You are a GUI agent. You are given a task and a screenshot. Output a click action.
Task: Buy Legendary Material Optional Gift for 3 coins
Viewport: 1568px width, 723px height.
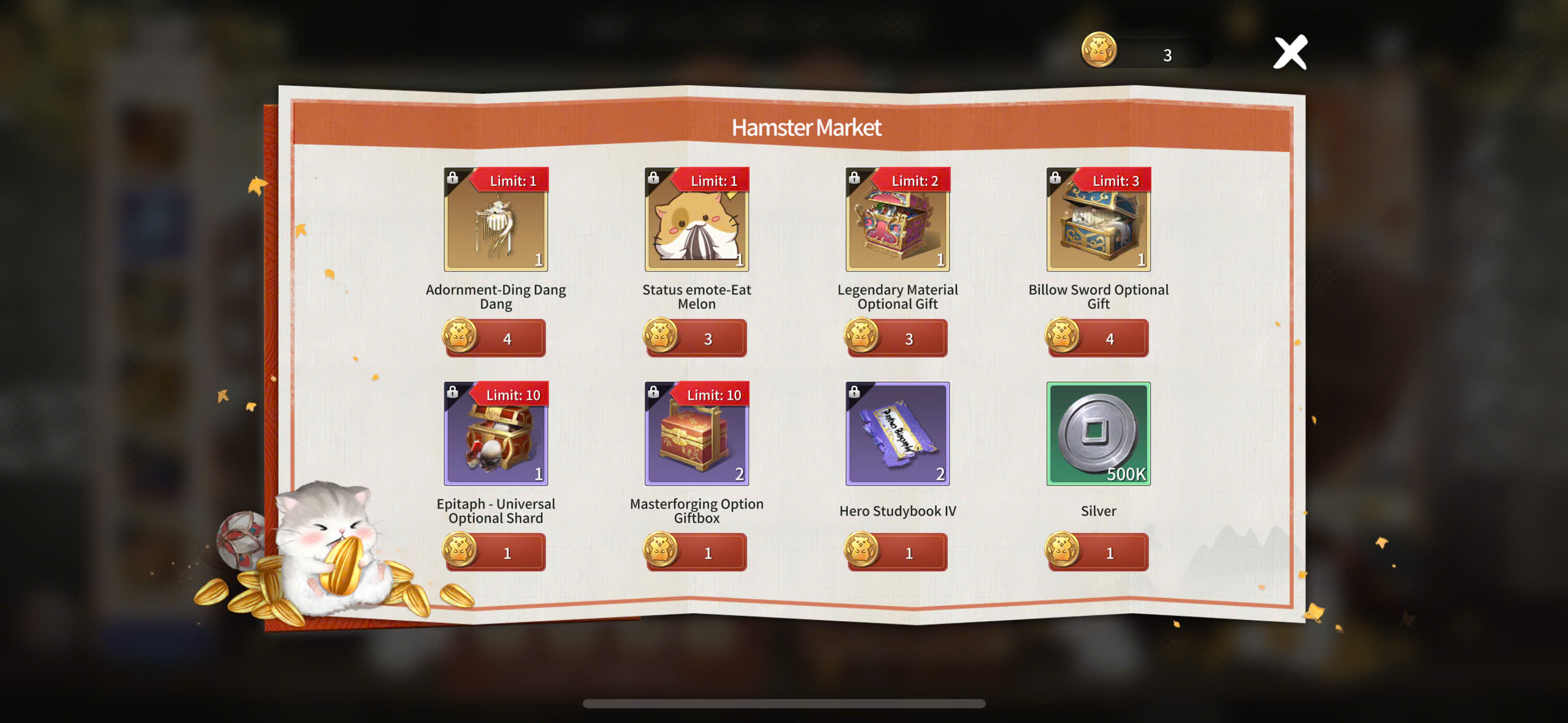[x=897, y=339]
